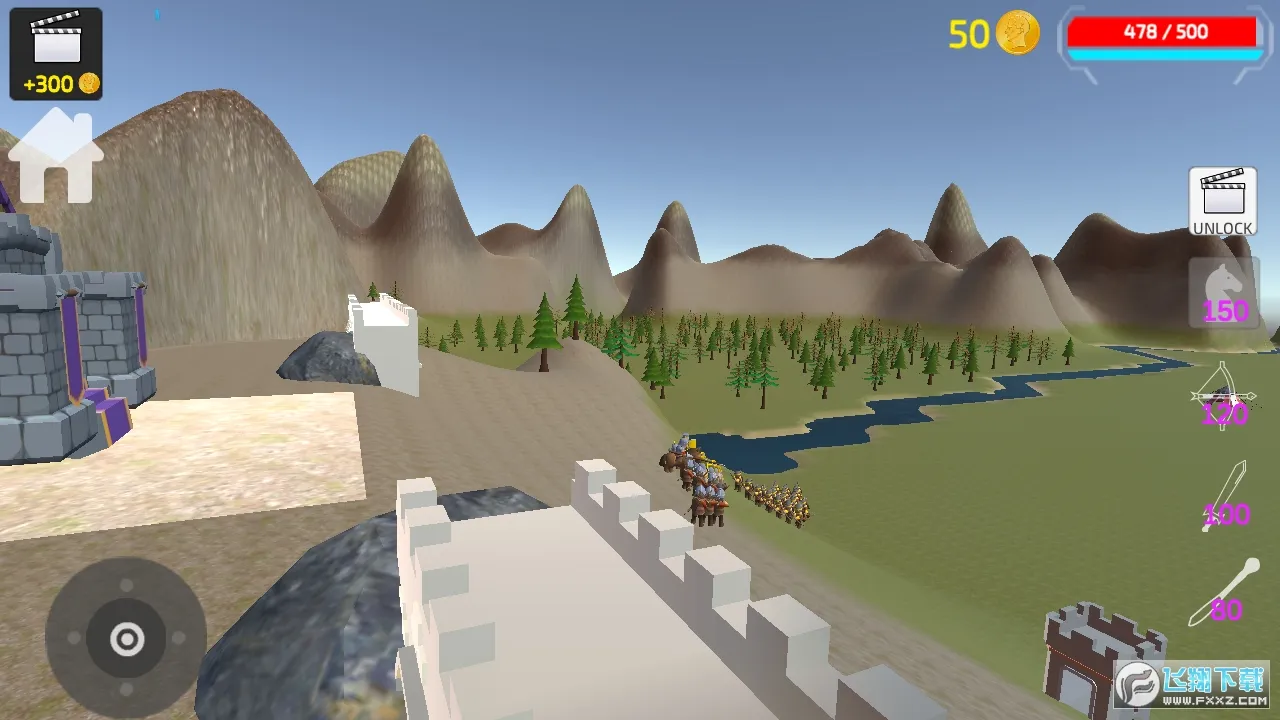Watch the ad for +300 coins

(56, 54)
